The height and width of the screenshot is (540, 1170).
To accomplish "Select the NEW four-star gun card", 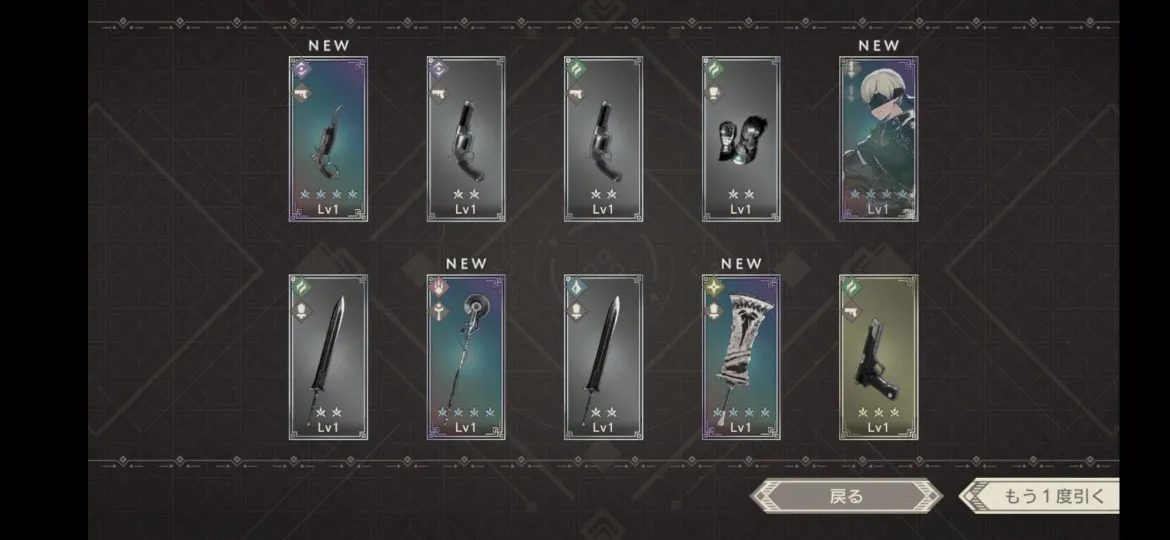I will 328,139.
